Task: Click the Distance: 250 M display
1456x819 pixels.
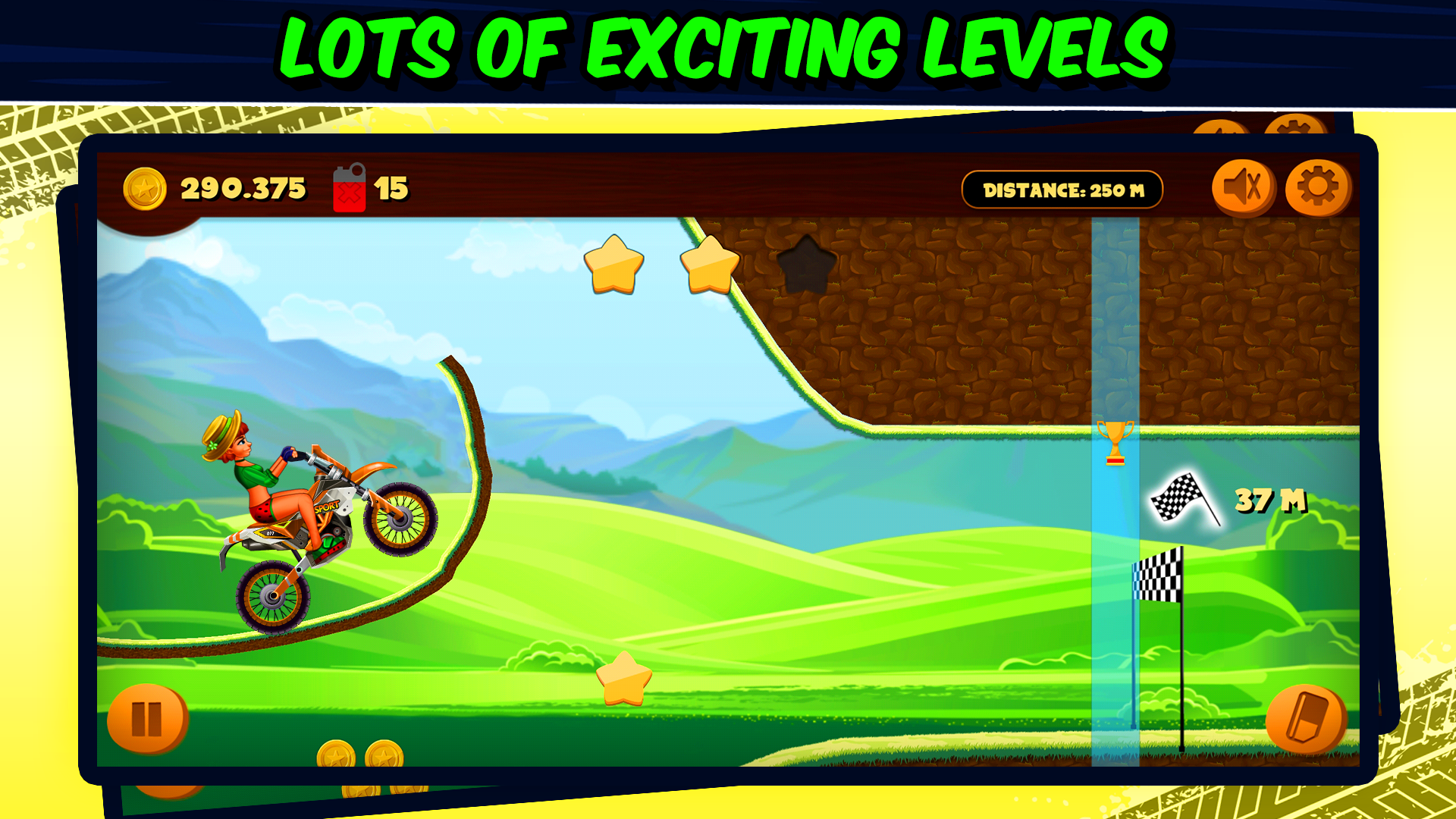Action: point(1063,189)
